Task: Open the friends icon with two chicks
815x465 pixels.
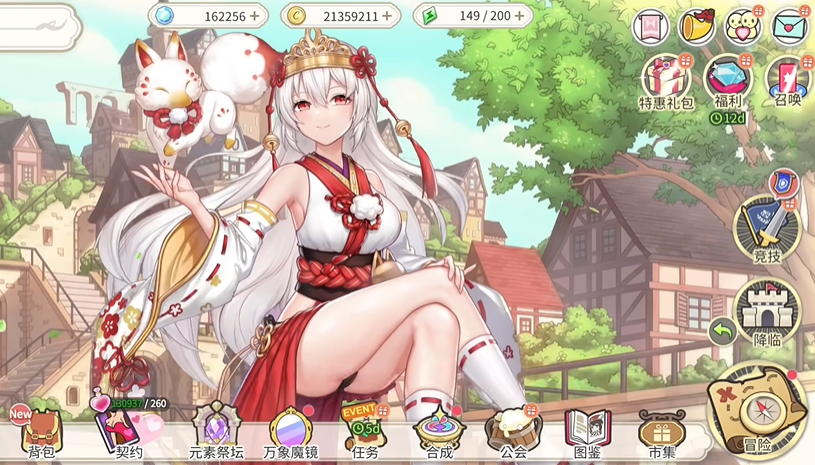Action: pyautogui.click(x=744, y=26)
